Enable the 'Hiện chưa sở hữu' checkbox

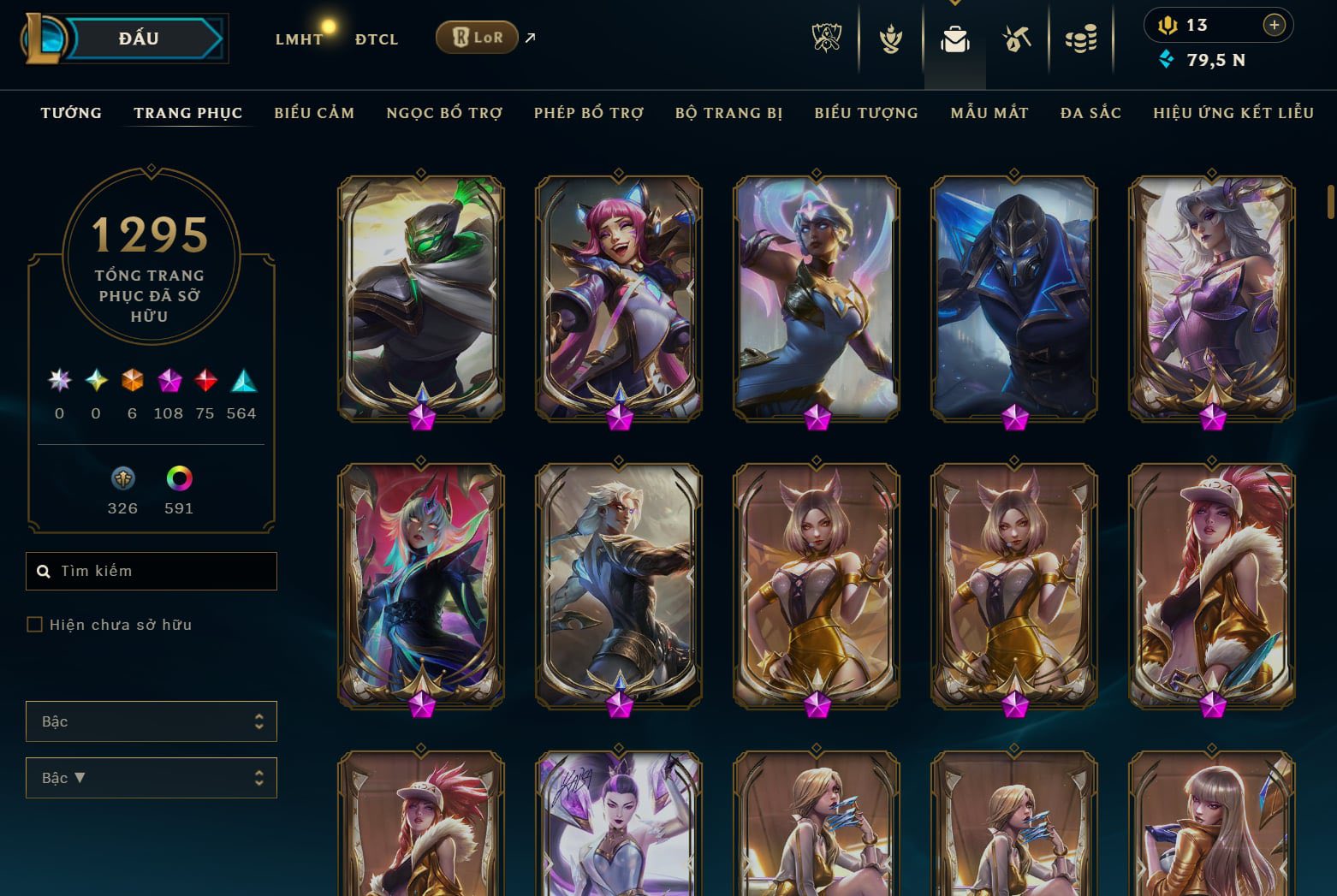(34, 625)
